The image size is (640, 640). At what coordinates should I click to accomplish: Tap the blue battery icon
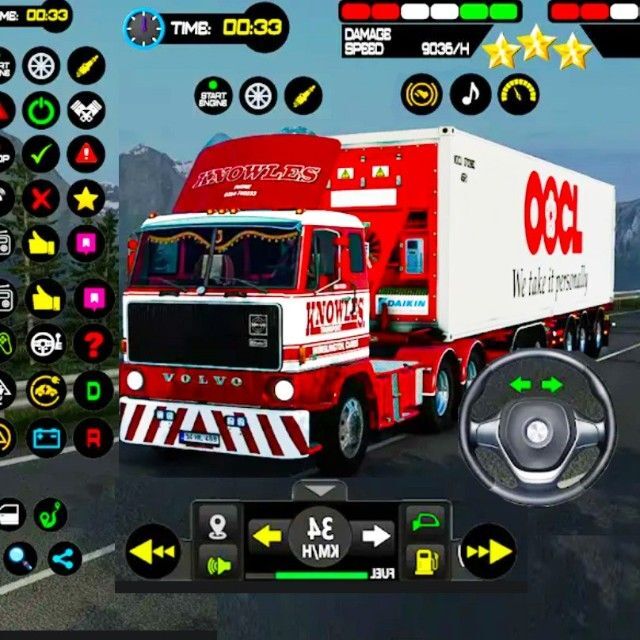47,435
